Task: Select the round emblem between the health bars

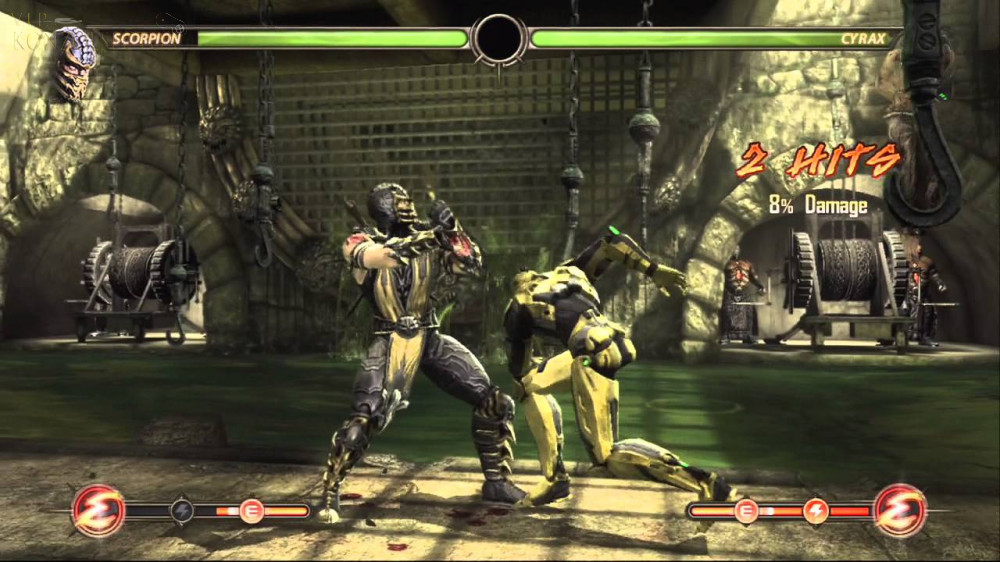Action: 499,40
